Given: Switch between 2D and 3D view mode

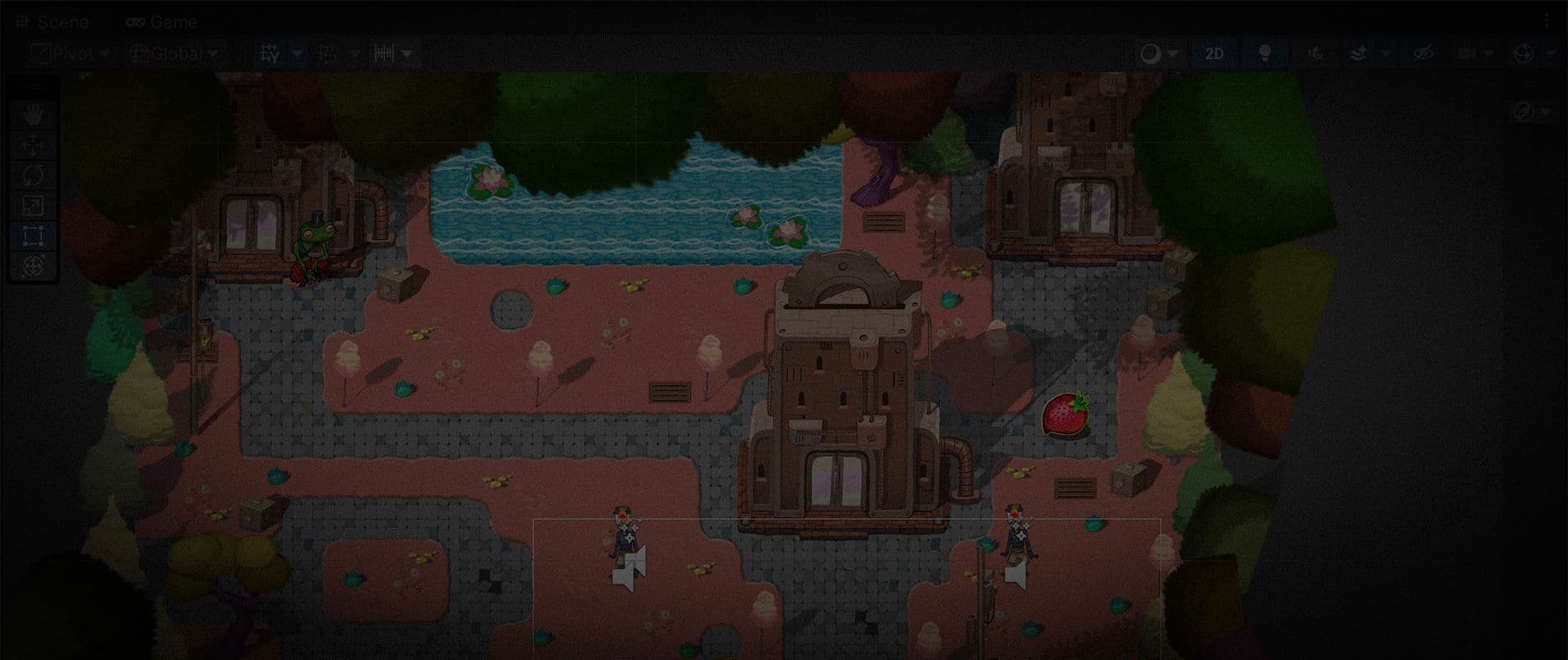Looking at the screenshot, I should tap(1213, 54).
